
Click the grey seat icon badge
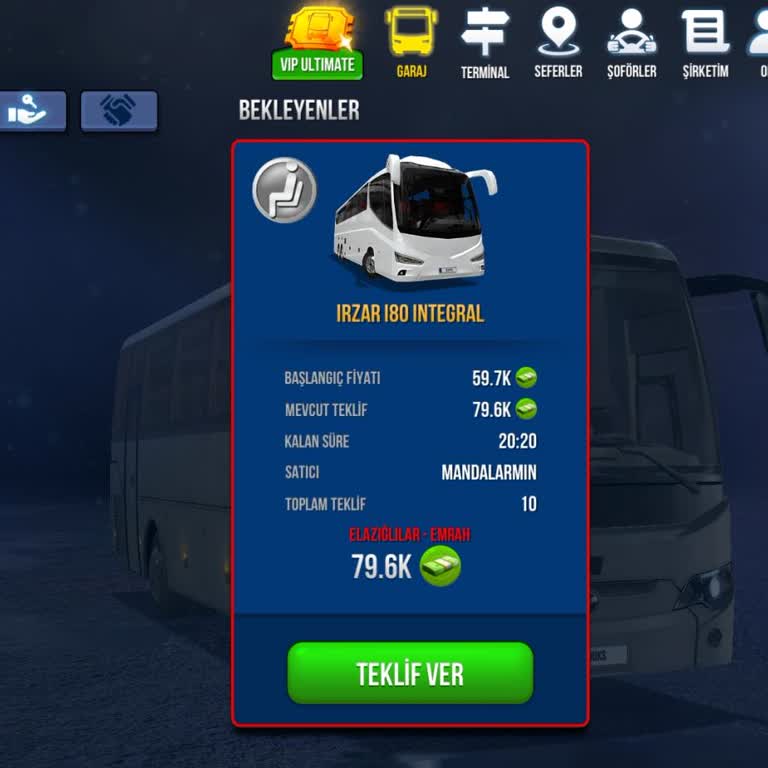(x=285, y=190)
